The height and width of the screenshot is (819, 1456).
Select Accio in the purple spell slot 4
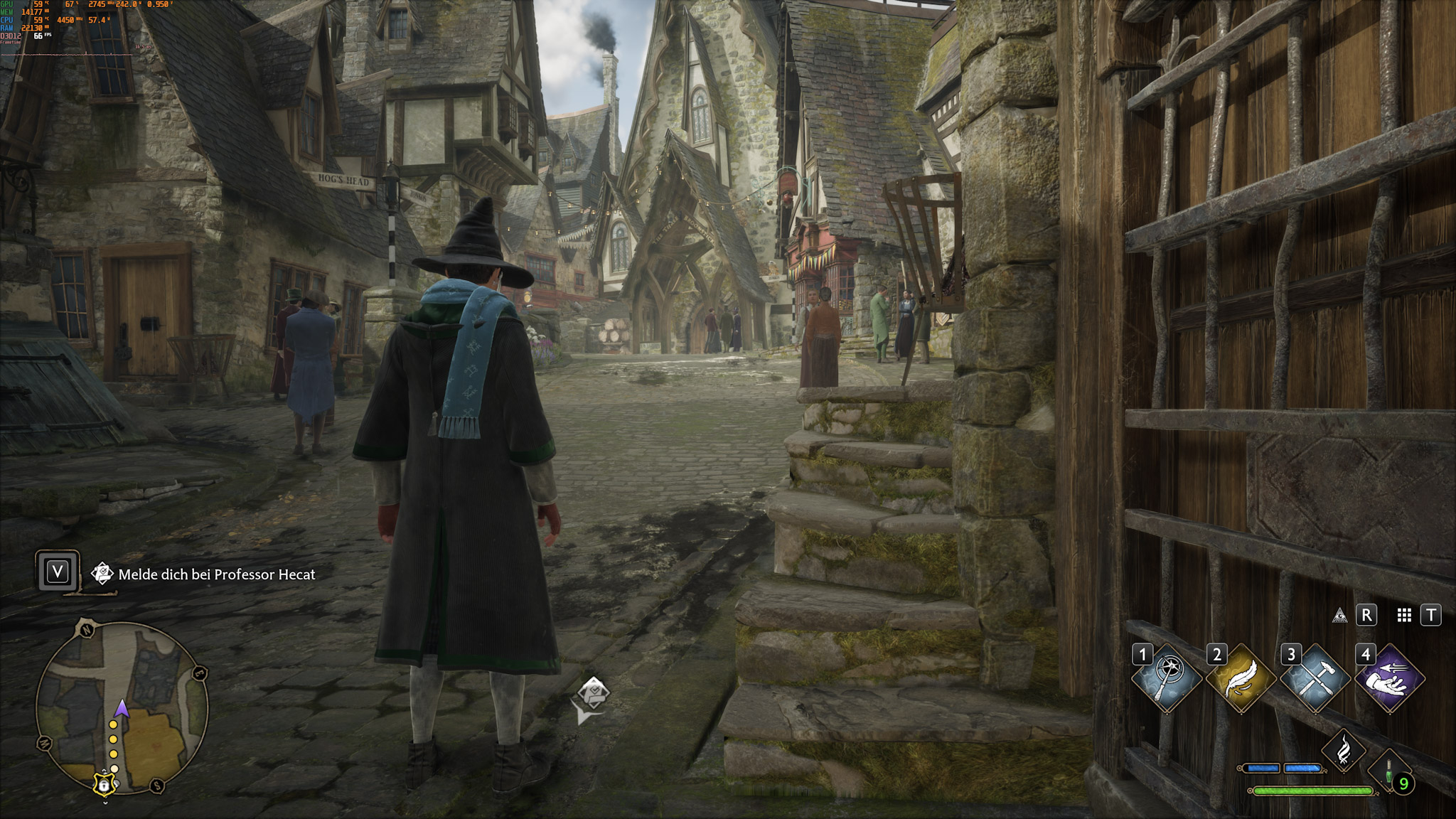click(x=1390, y=678)
